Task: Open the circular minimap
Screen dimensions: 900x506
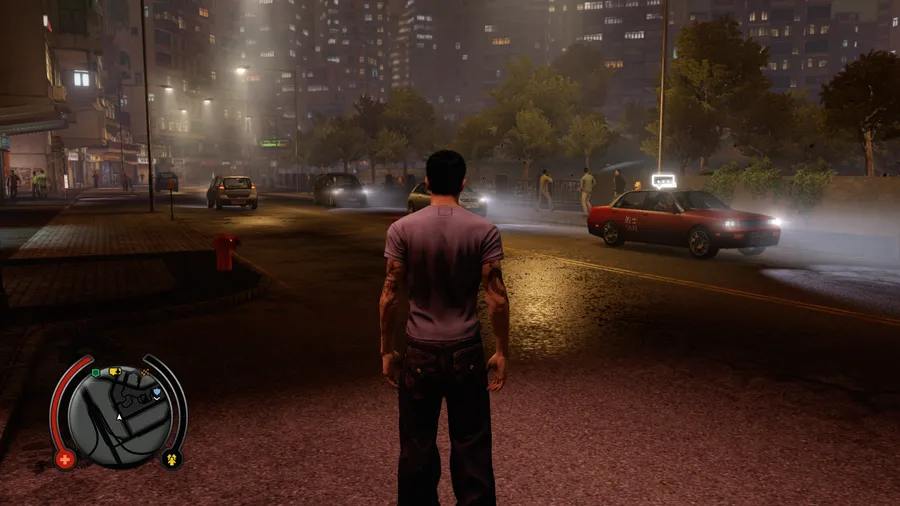Action: 118,414
